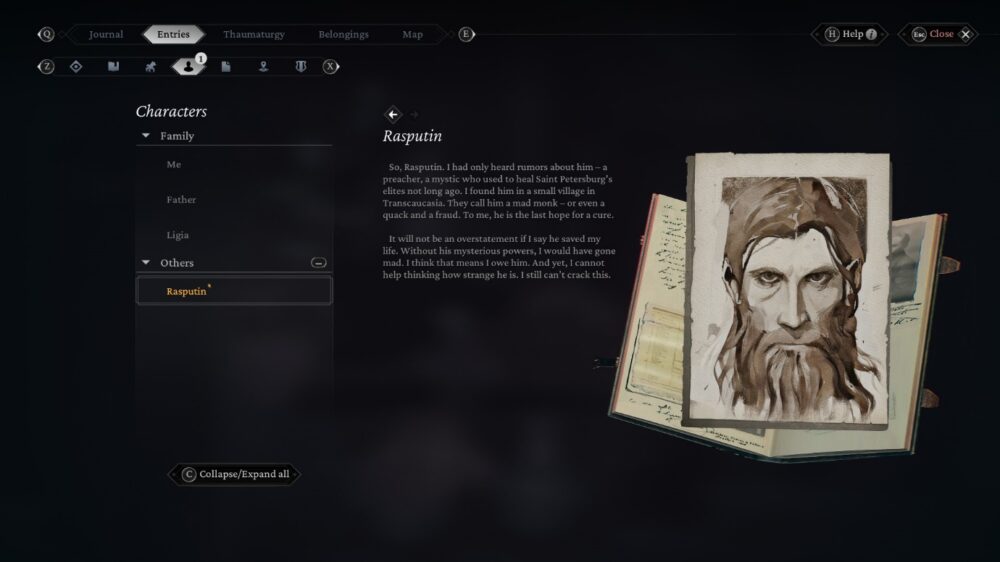1000x562 pixels.
Task: Open the Thaumaturgy tab
Action: pos(253,34)
